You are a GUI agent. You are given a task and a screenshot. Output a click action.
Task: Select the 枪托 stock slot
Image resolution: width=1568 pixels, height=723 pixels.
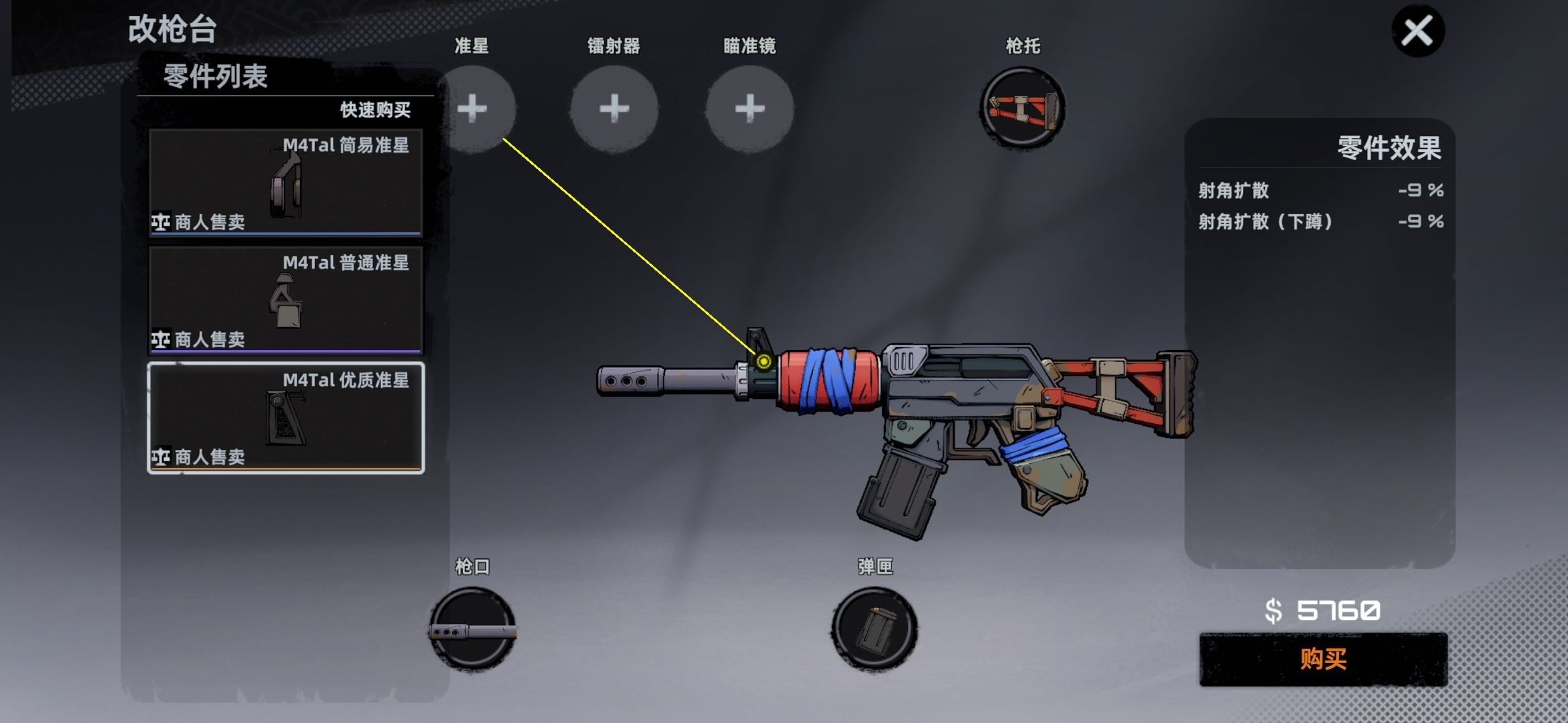1022,108
